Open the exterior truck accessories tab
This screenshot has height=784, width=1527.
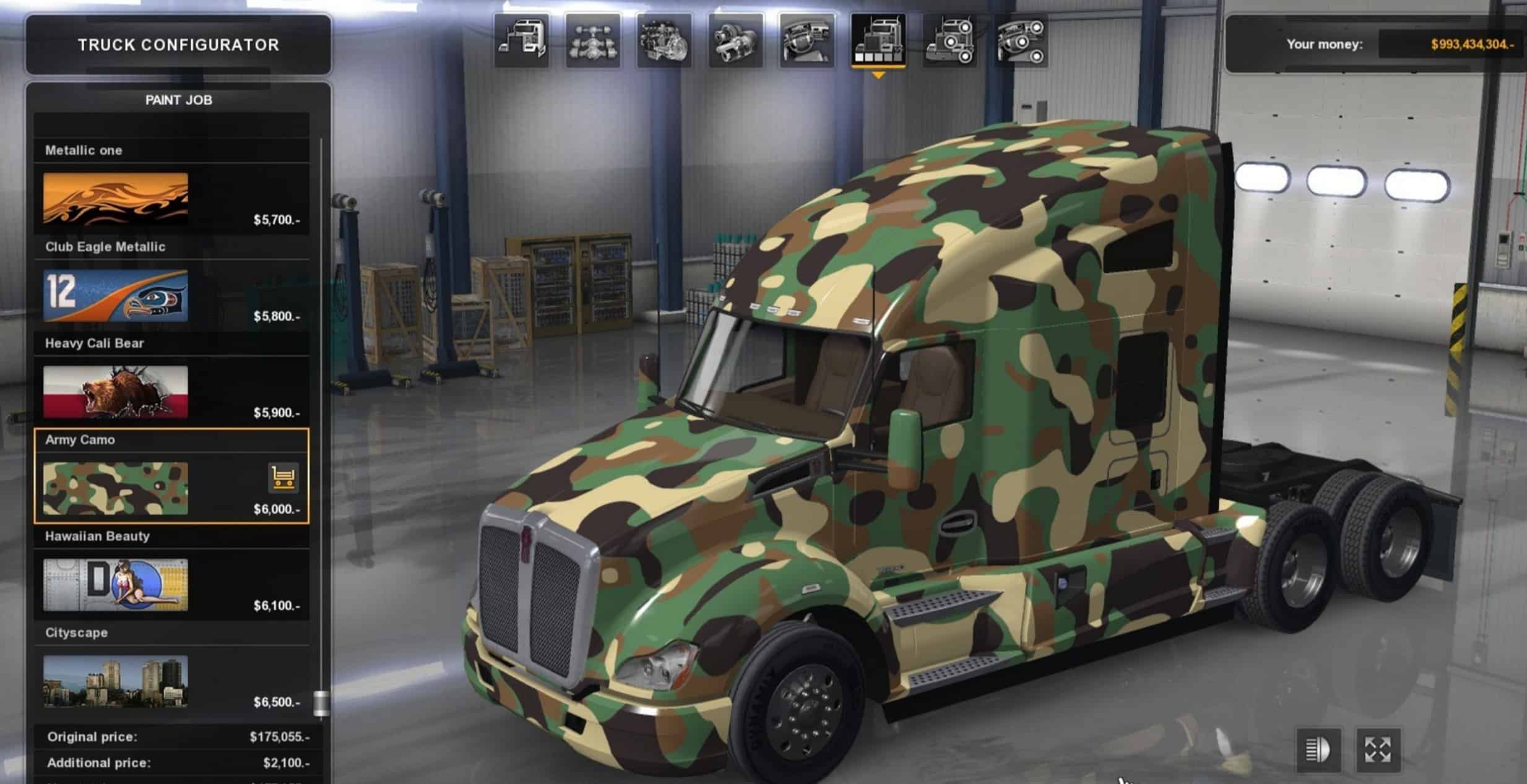pyautogui.click(x=950, y=41)
